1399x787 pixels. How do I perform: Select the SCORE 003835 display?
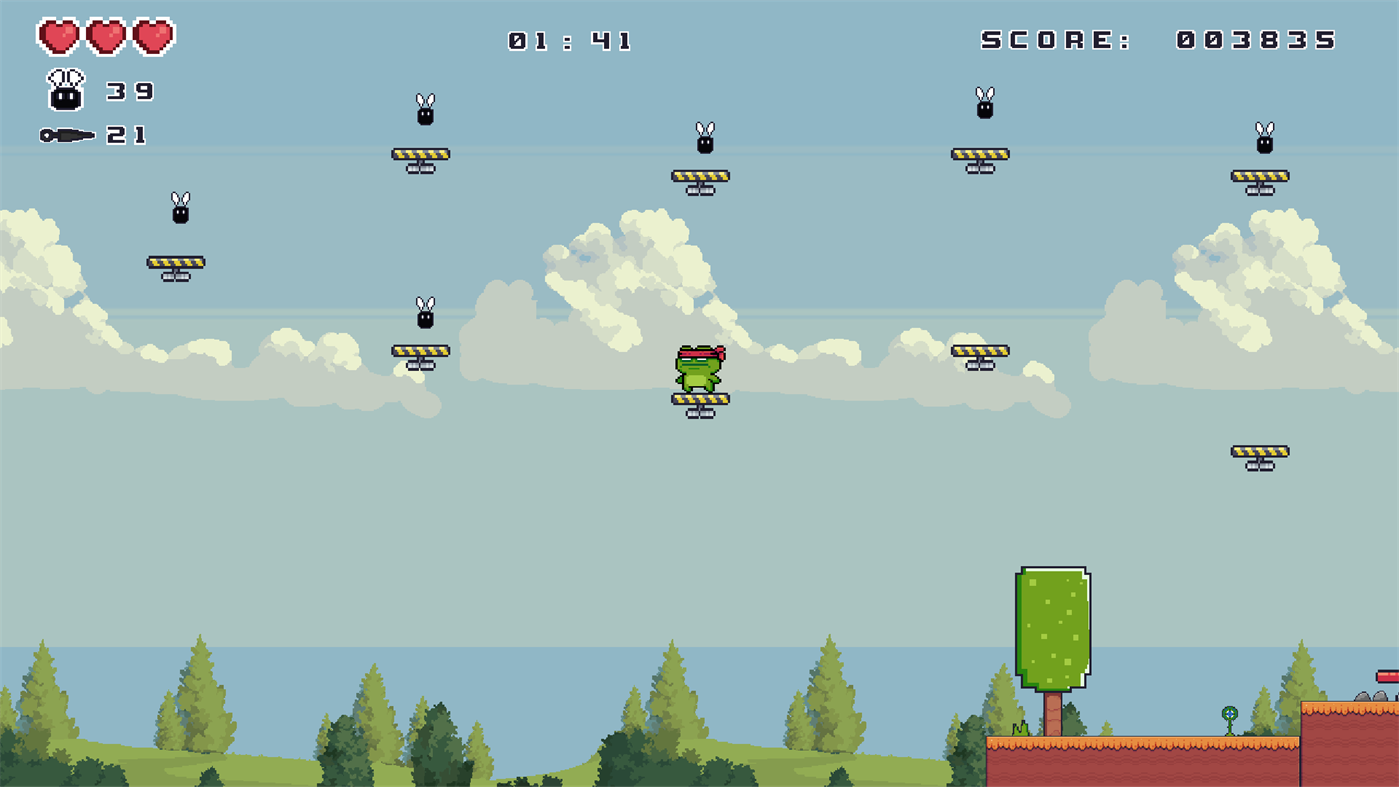1155,41
